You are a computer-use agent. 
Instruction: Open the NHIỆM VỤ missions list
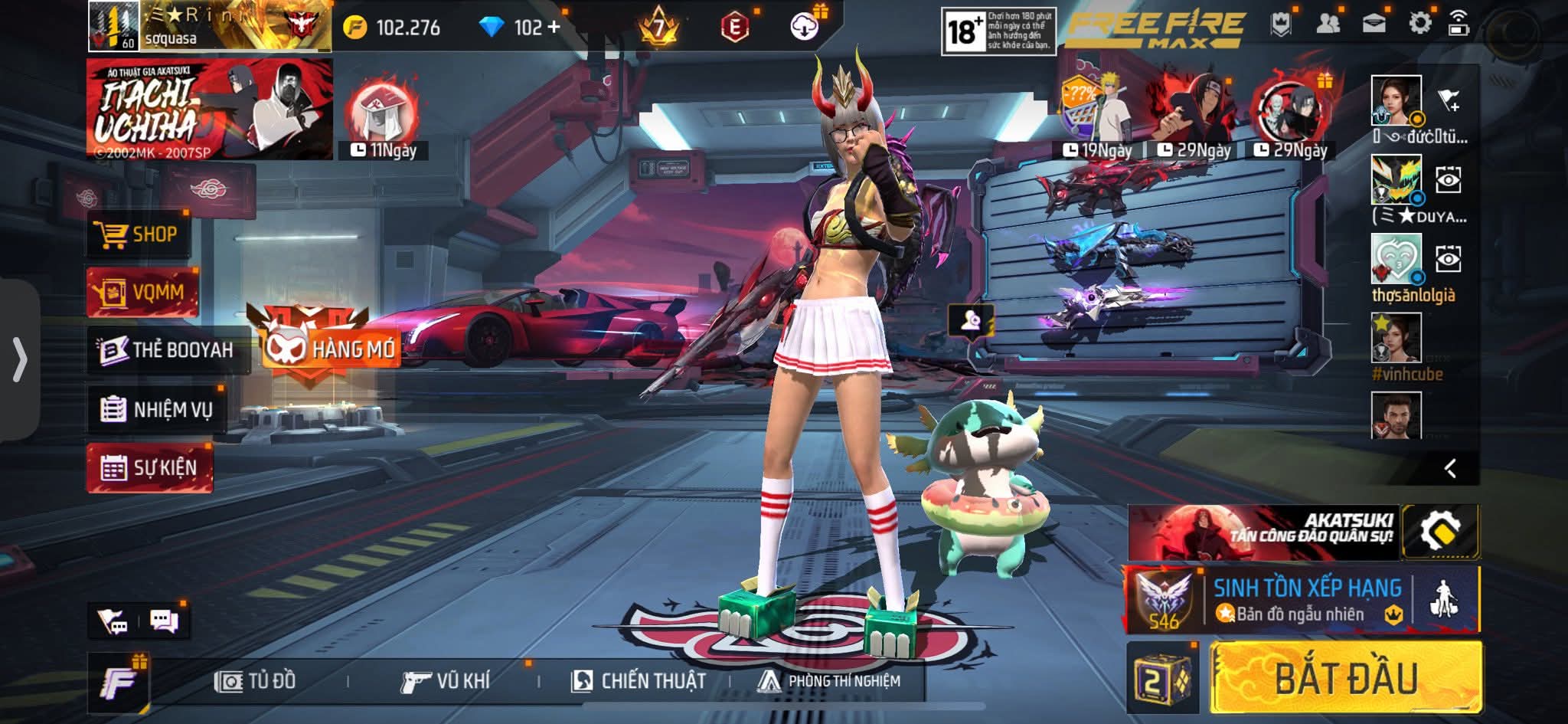tap(157, 409)
